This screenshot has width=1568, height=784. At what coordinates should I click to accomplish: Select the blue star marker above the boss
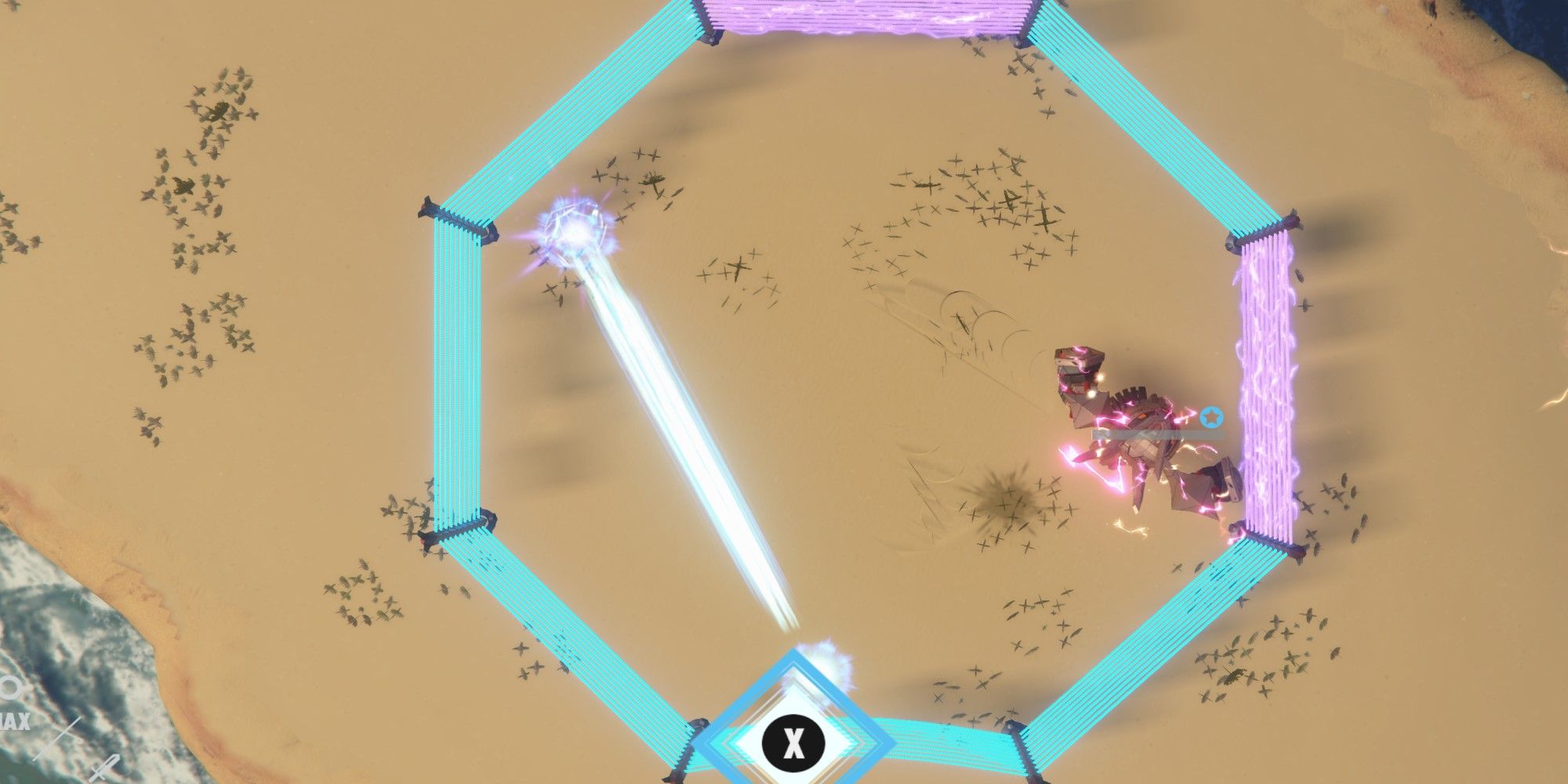pyautogui.click(x=1212, y=419)
